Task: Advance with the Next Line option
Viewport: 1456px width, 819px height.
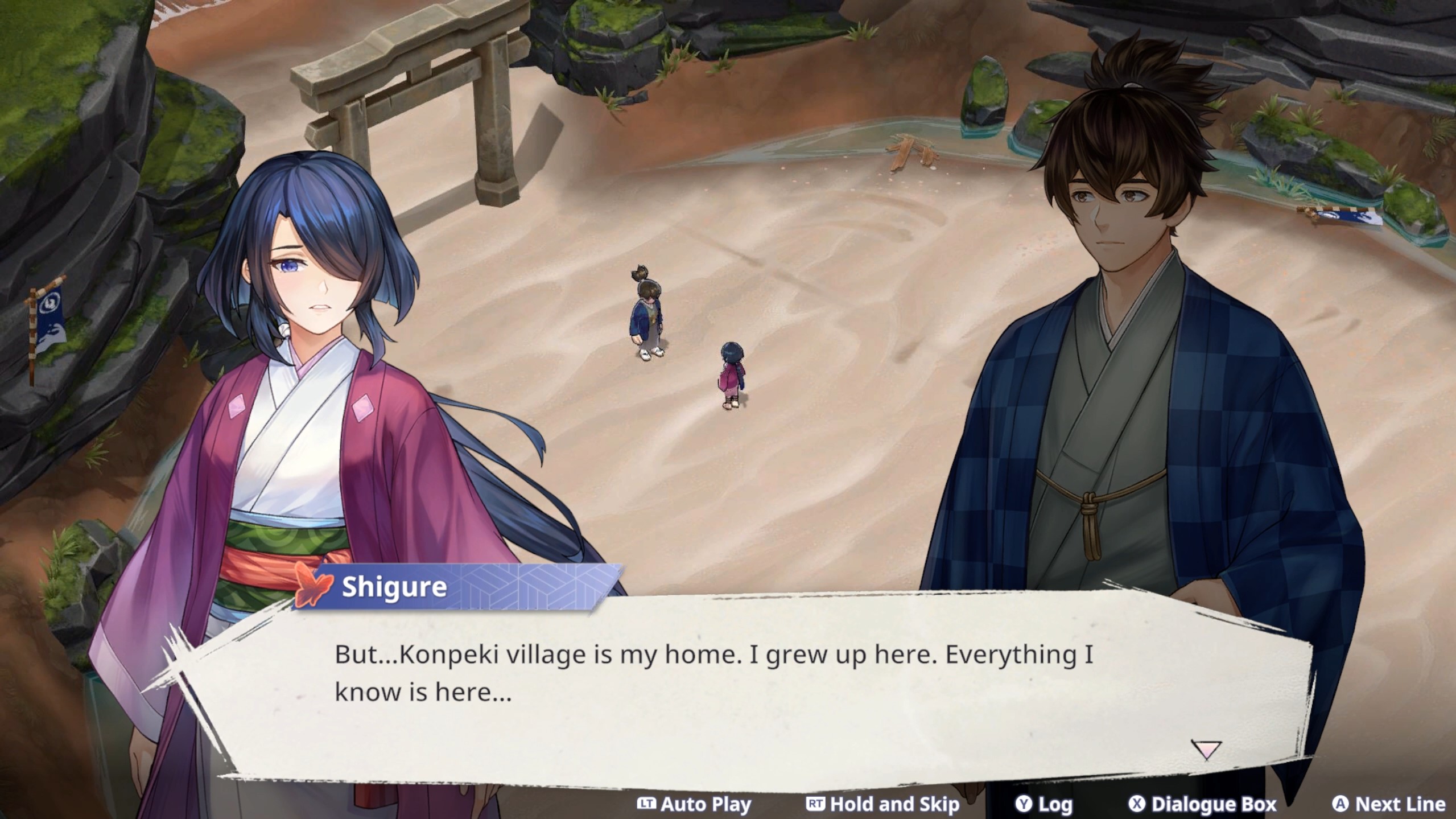Action: (1388, 804)
